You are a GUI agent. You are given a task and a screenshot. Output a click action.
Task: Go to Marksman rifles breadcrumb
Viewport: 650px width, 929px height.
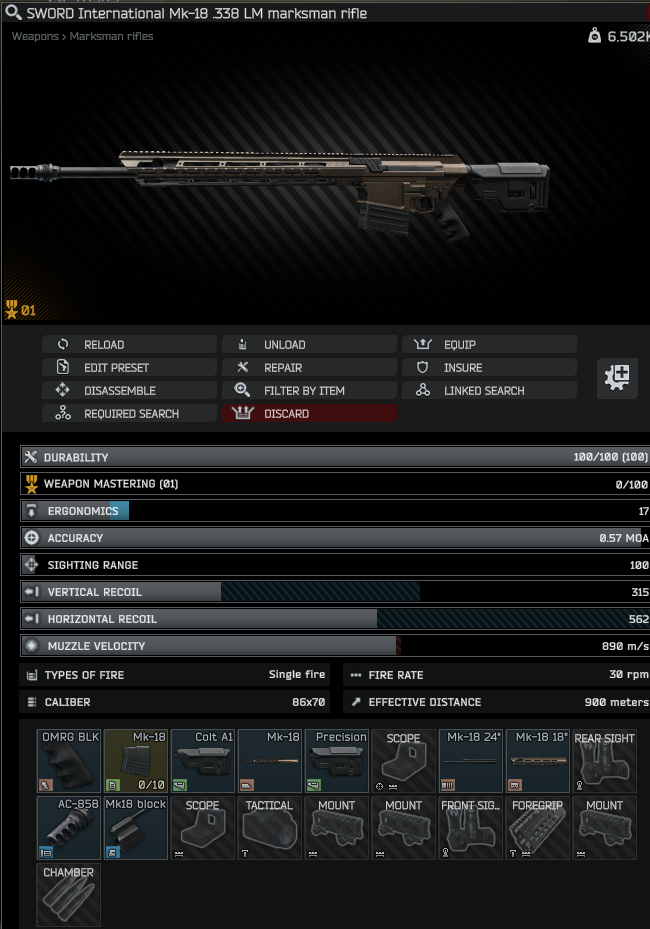111,36
